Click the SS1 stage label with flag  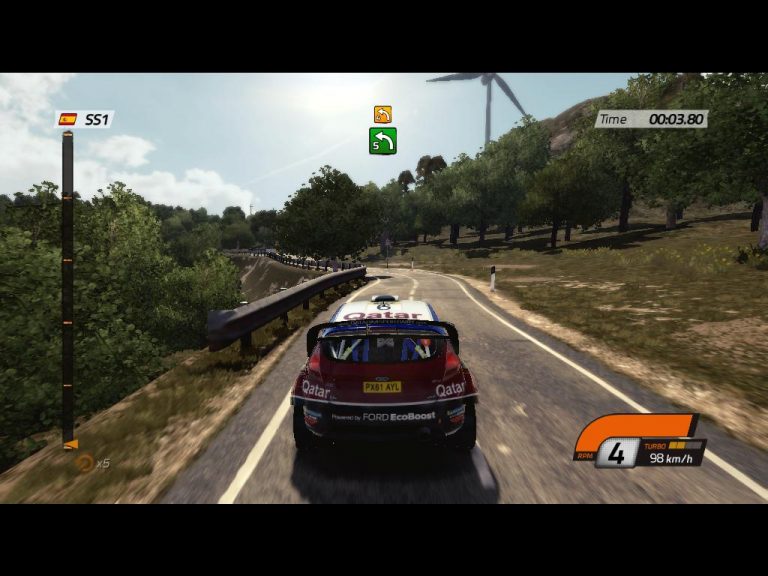click(x=84, y=119)
